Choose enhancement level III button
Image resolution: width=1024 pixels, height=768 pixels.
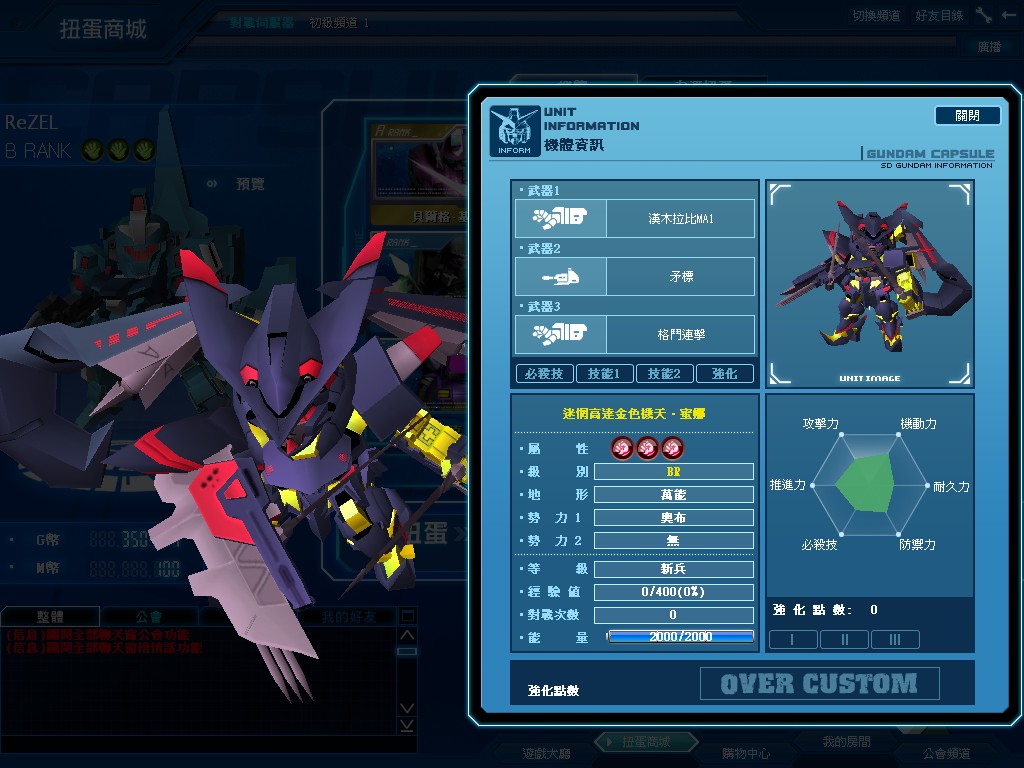pyautogui.click(x=895, y=640)
